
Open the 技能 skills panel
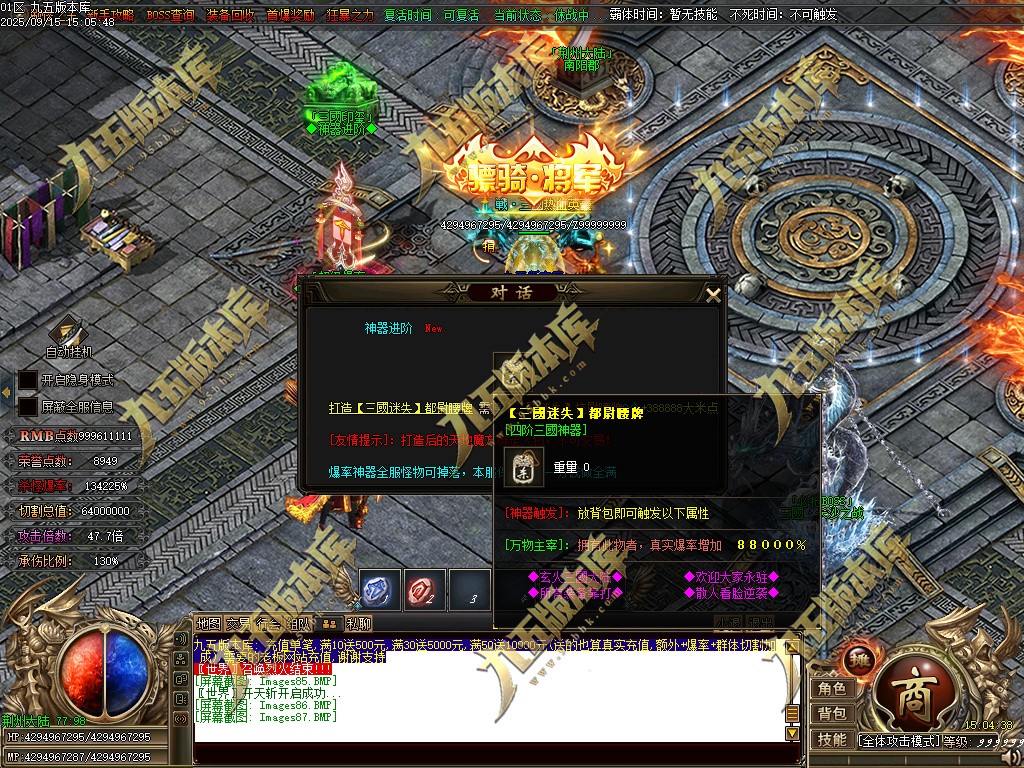coord(832,739)
